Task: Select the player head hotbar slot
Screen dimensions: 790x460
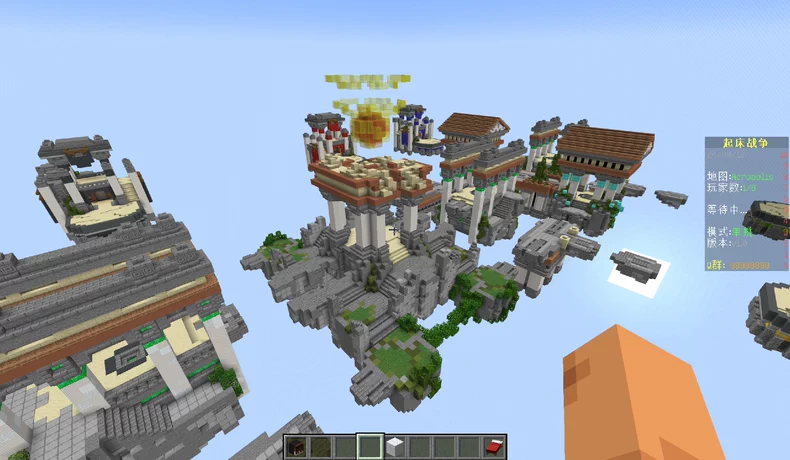Action: 297,446
